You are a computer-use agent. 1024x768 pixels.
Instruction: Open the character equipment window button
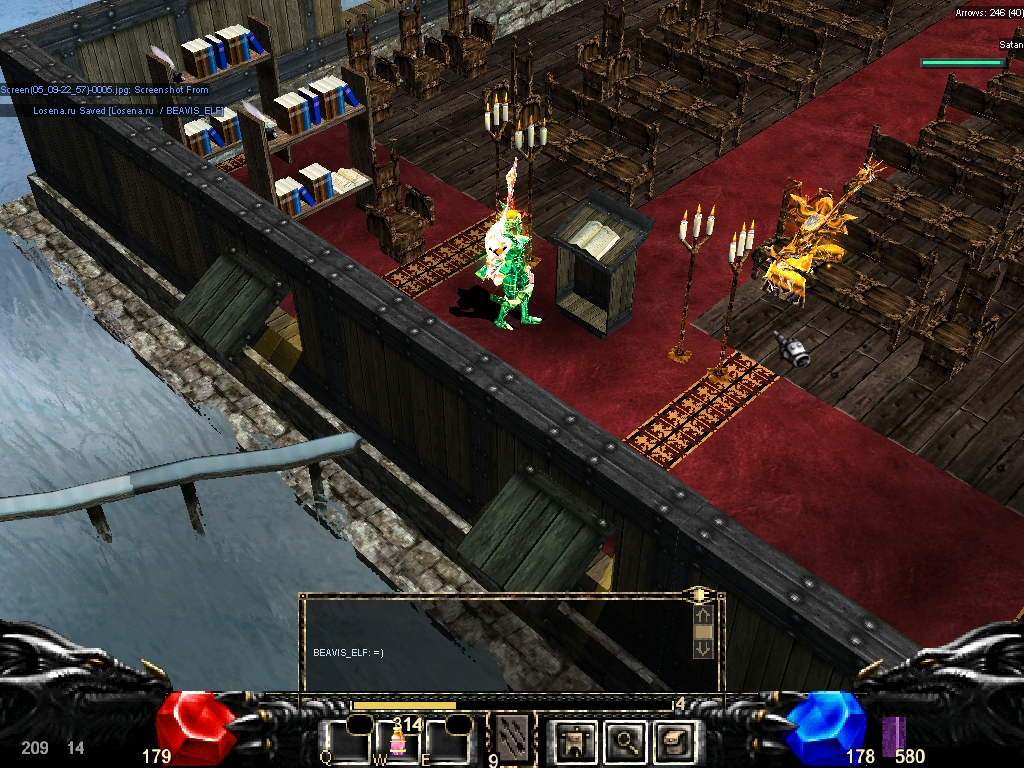(575, 741)
